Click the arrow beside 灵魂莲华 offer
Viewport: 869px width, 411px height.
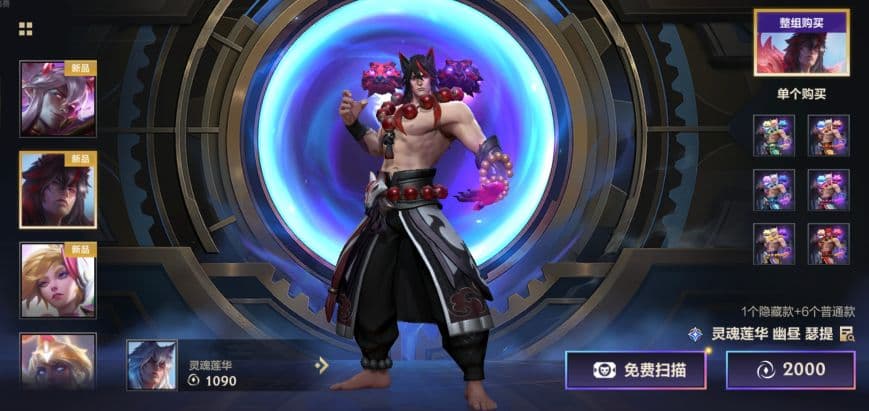click(321, 365)
